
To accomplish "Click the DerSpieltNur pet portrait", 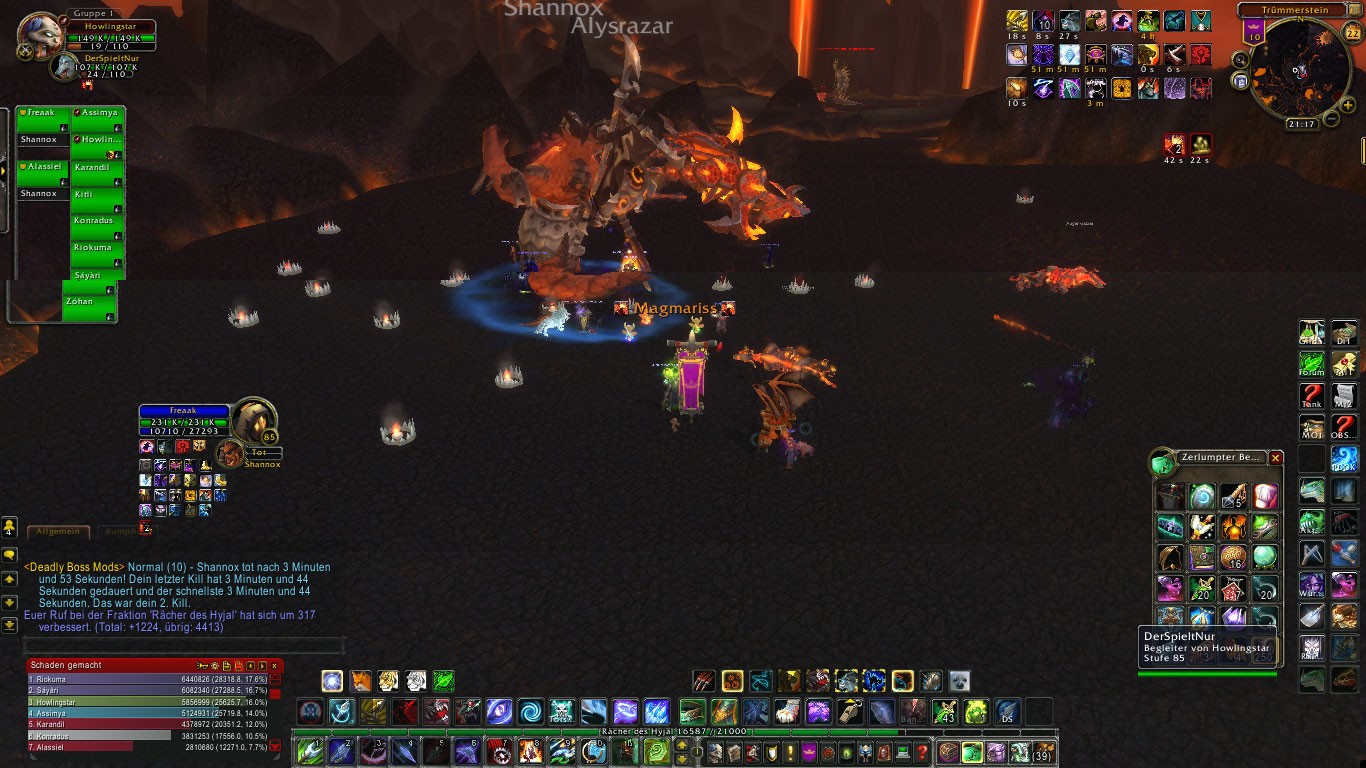I will click(x=65, y=66).
